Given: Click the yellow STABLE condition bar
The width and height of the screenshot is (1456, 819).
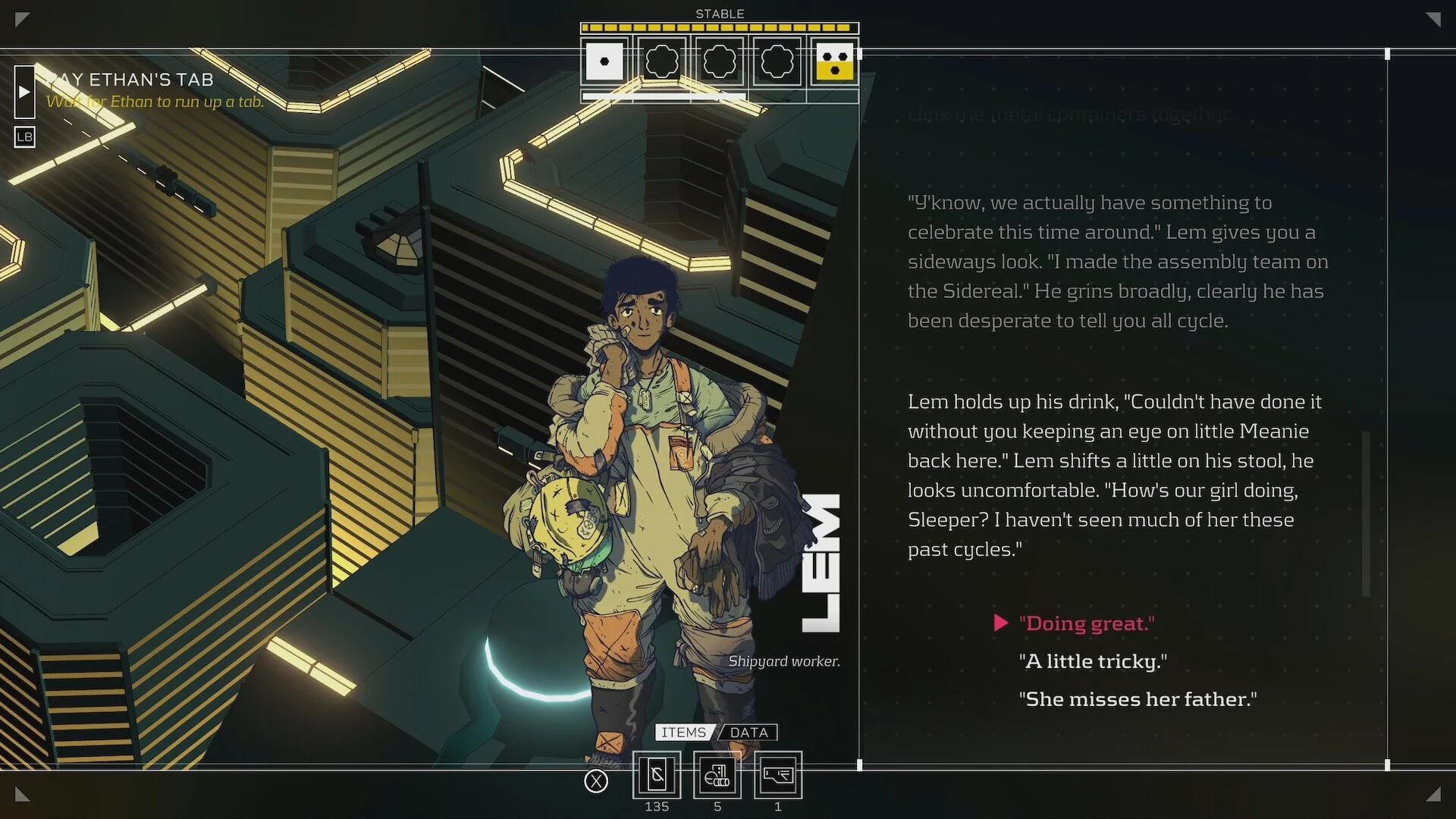Looking at the screenshot, I should [720, 27].
